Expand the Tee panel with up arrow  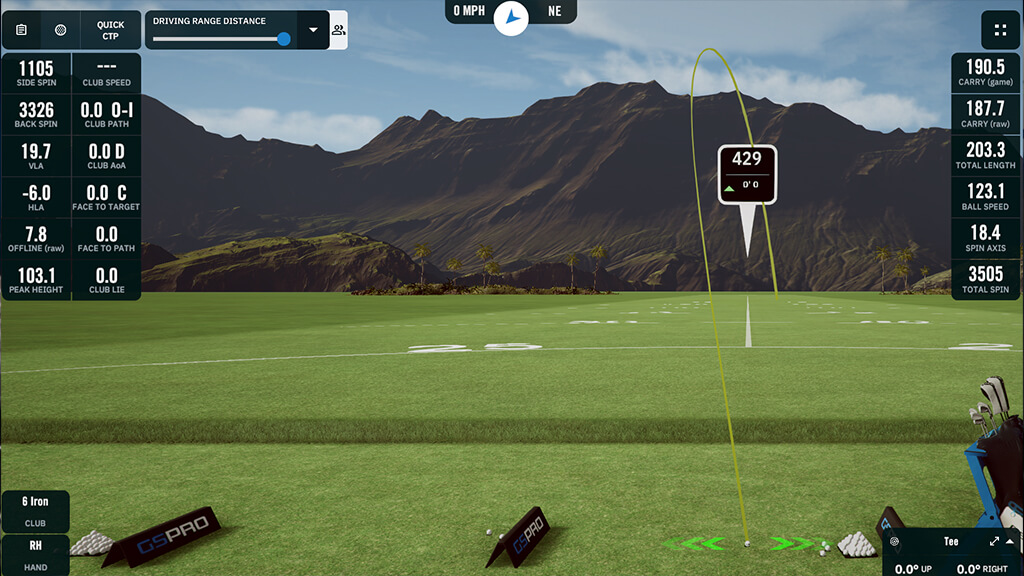point(1011,541)
